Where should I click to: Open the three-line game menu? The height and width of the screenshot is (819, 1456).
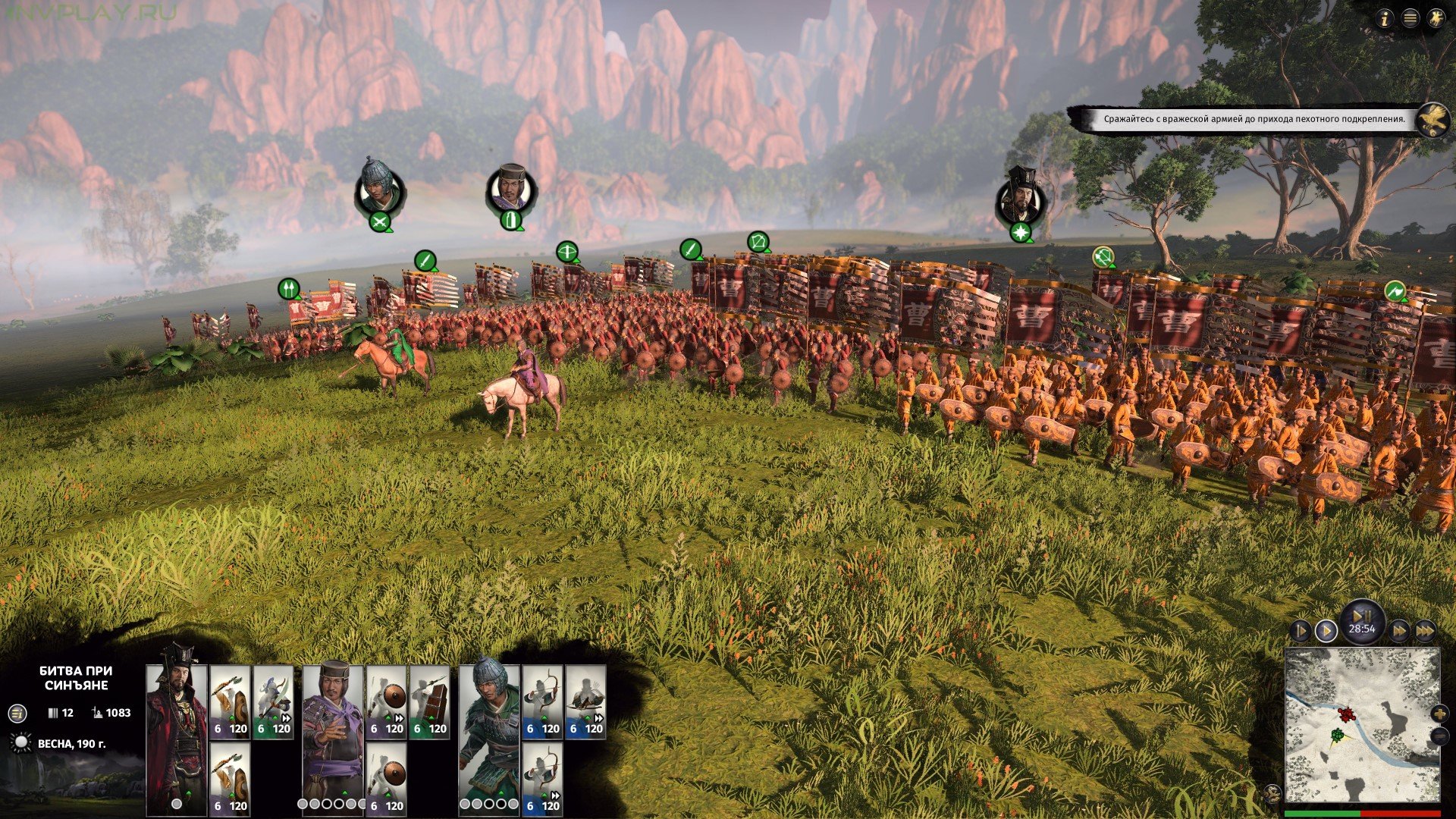point(1410,20)
